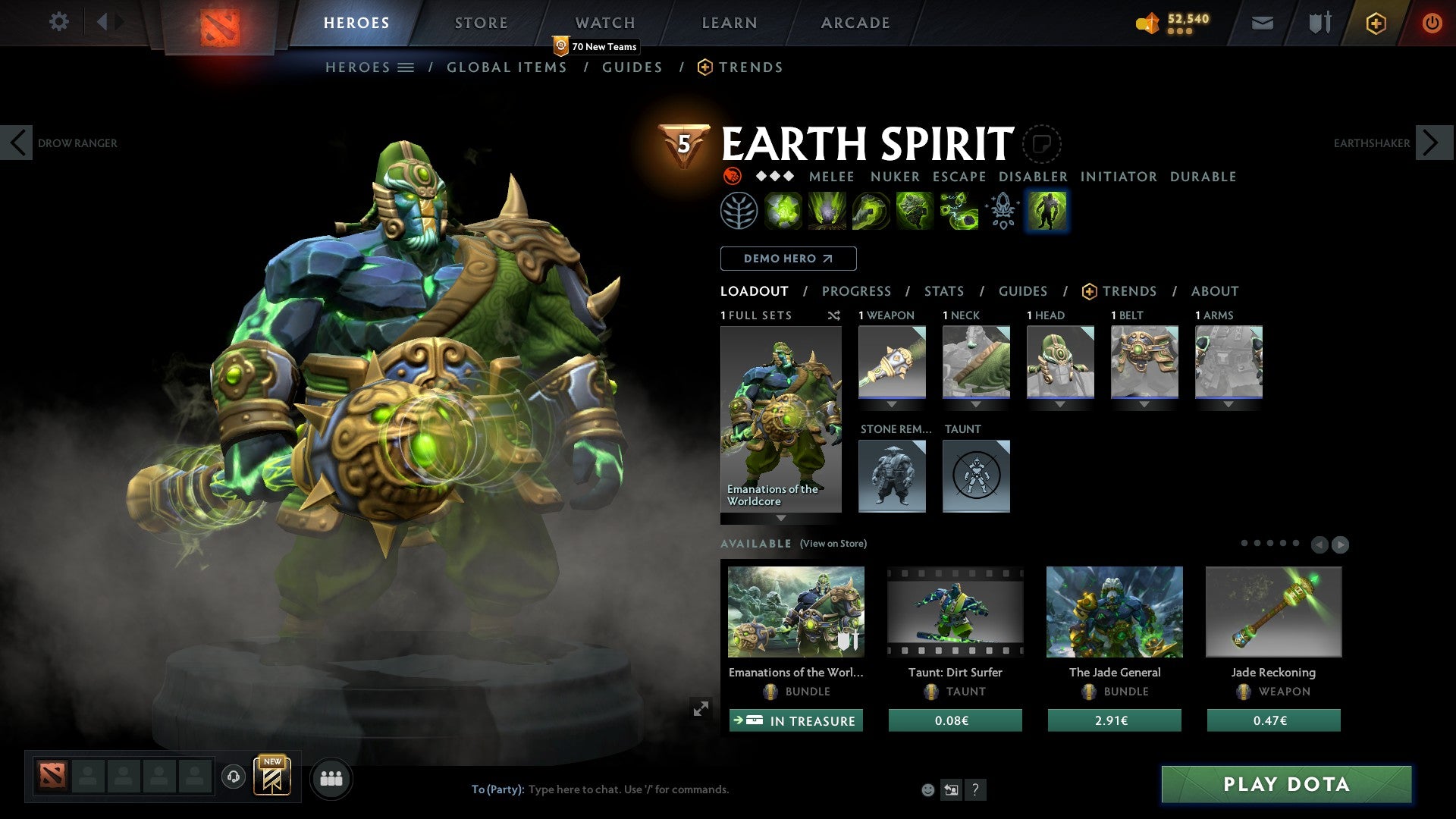Toggle the Taunt slot to empty
The height and width of the screenshot is (819, 1456).
(976, 475)
